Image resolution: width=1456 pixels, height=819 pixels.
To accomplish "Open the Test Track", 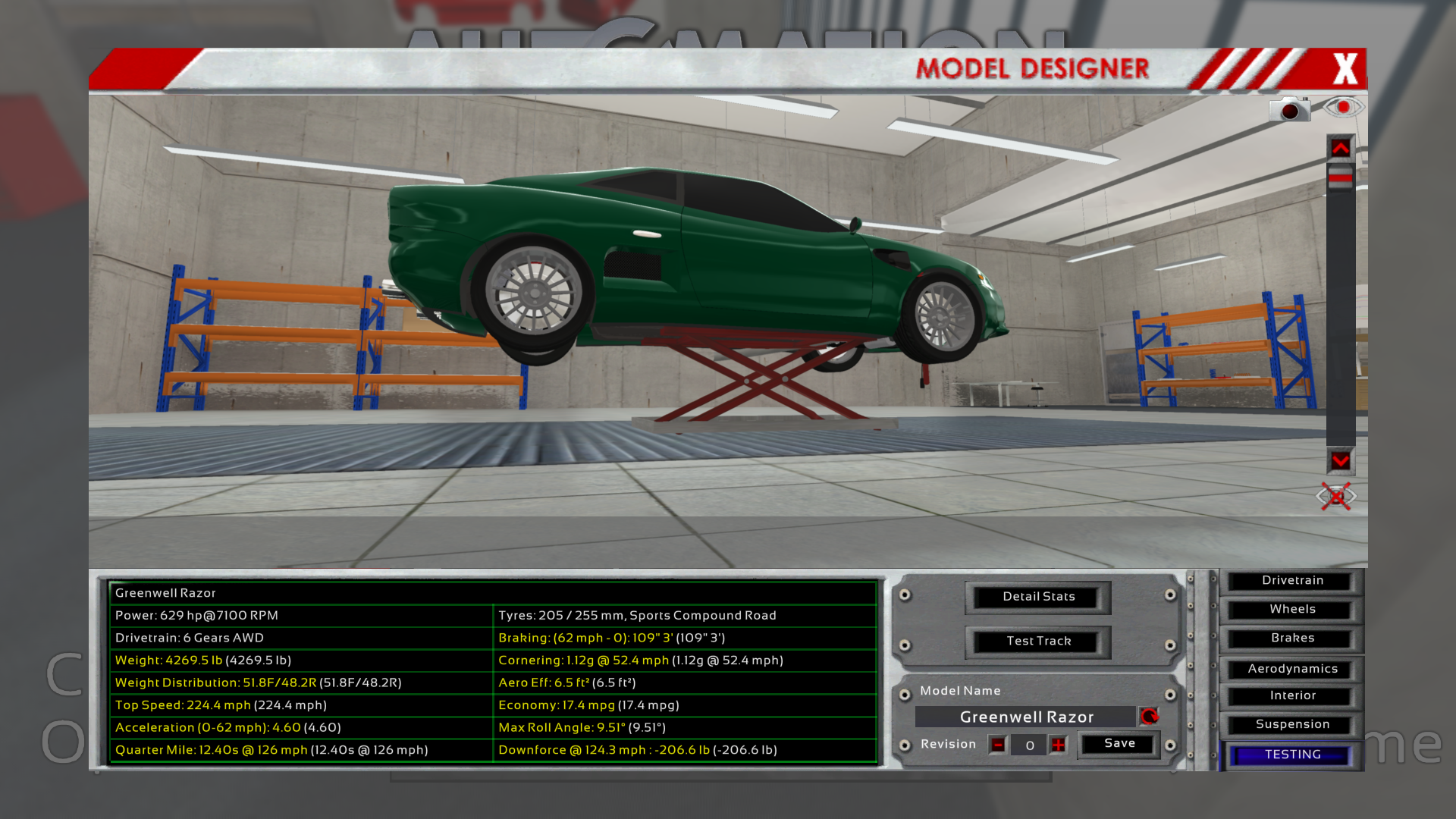I will pyautogui.click(x=1038, y=642).
